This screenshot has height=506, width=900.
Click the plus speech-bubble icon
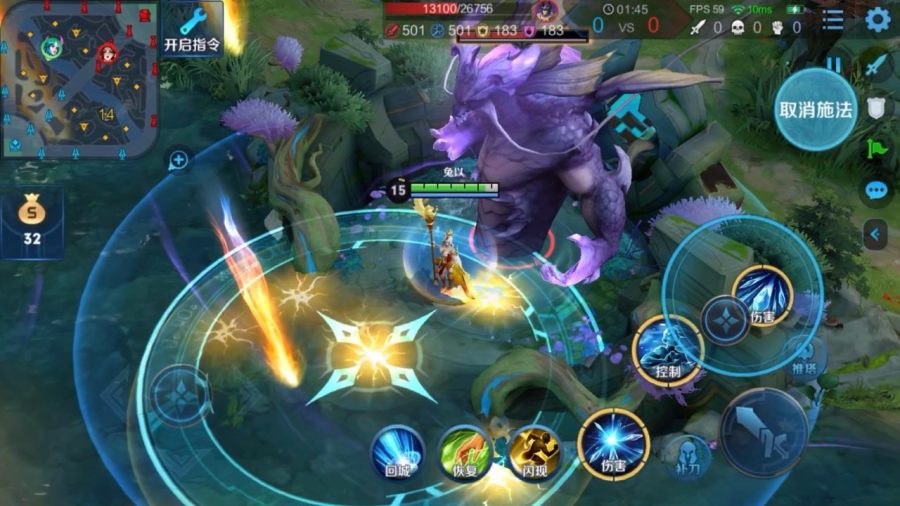click(179, 159)
